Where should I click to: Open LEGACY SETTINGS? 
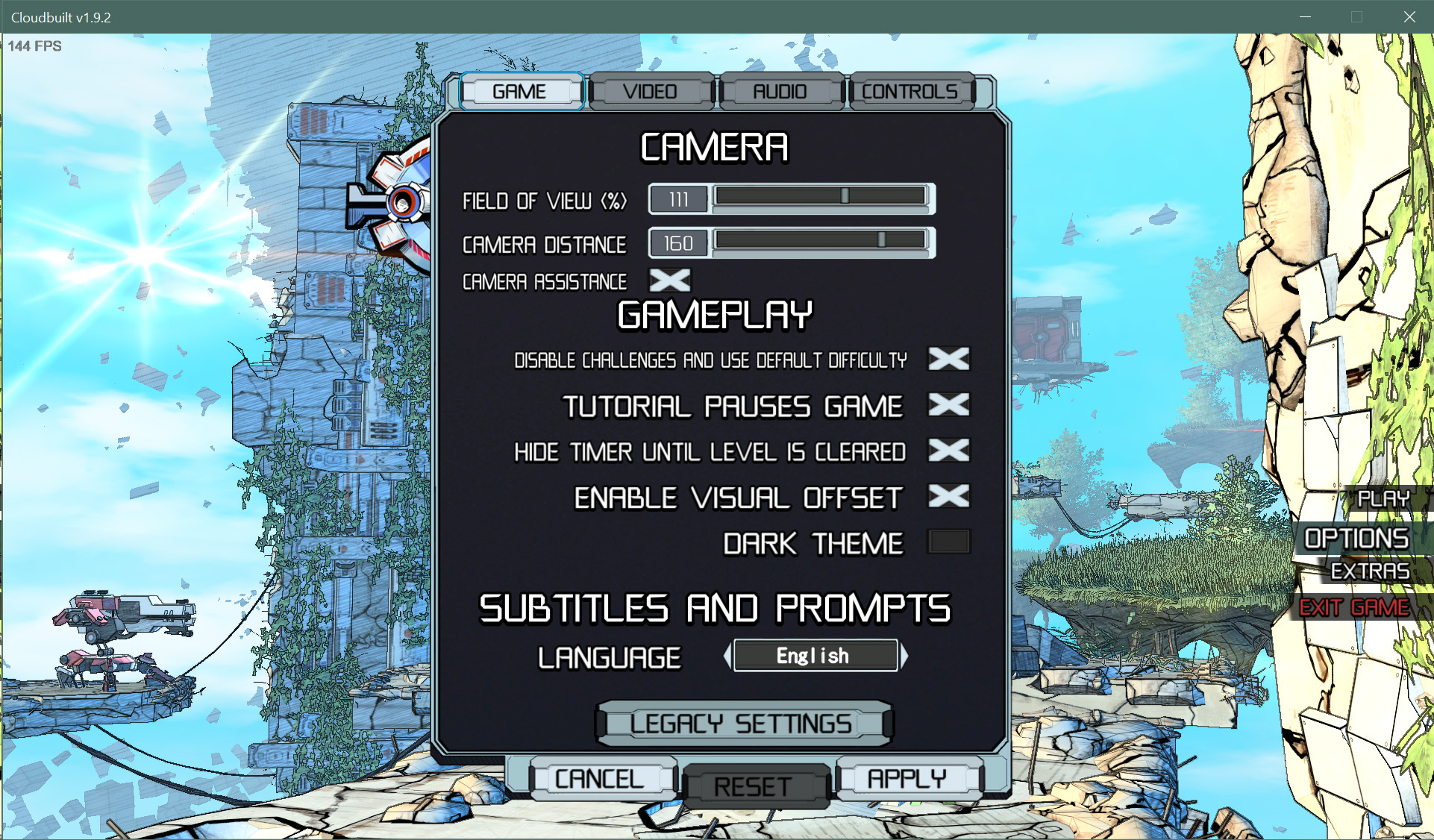[x=743, y=722]
